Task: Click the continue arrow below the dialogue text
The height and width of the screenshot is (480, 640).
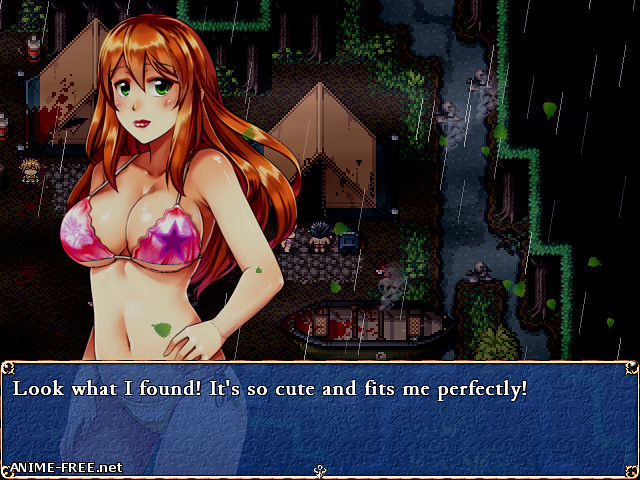Action: (320, 470)
